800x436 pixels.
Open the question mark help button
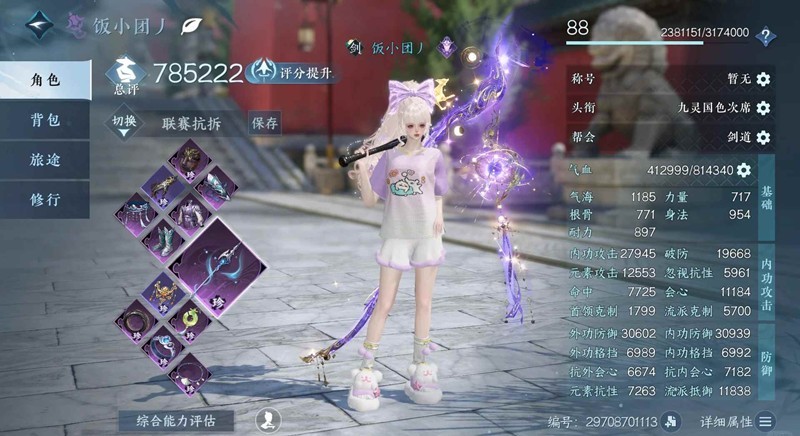pyautogui.click(x=766, y=36)
